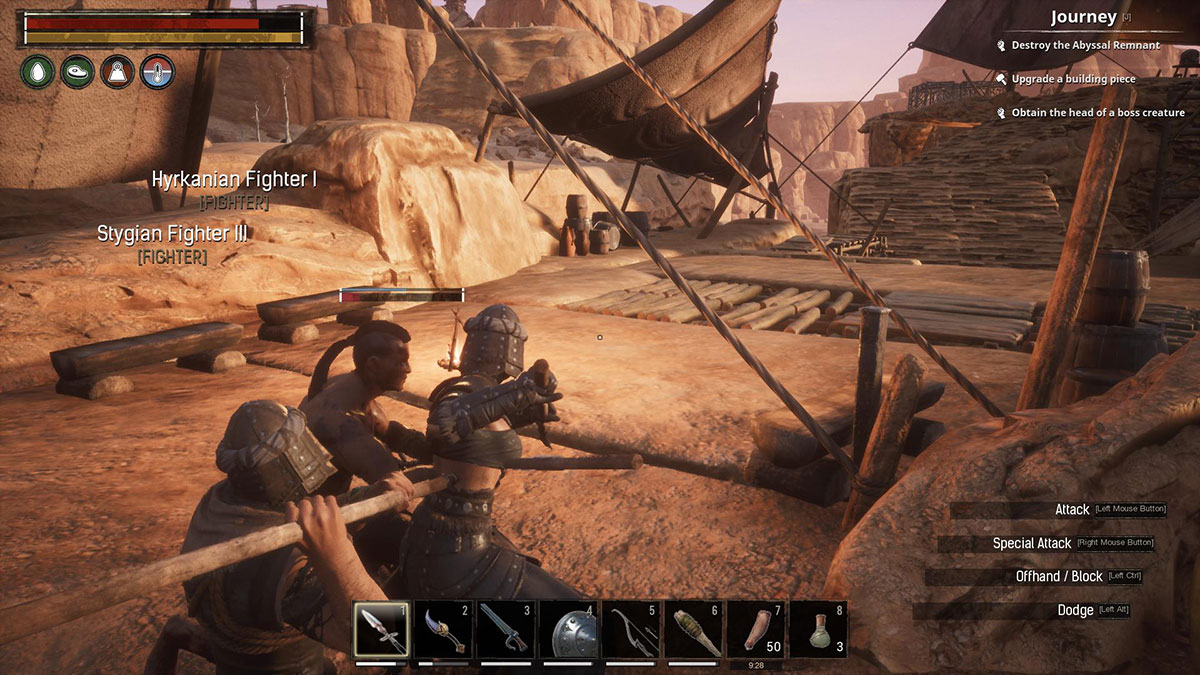Click the boss creature head objective
This screenshot has width=1200, height=675.
coord(1097,113)
